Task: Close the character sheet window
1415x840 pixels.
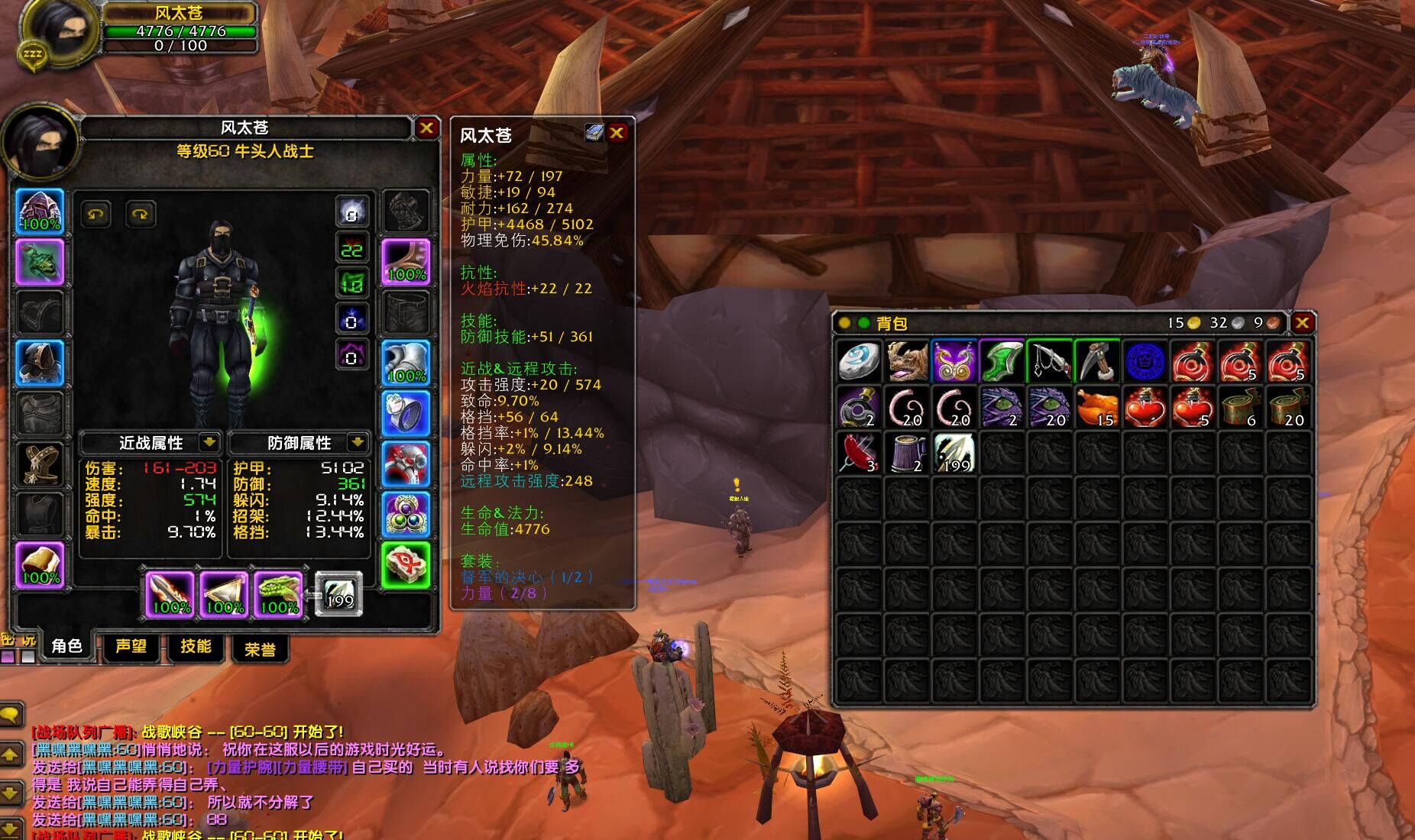Action: [x=426, y=128]
